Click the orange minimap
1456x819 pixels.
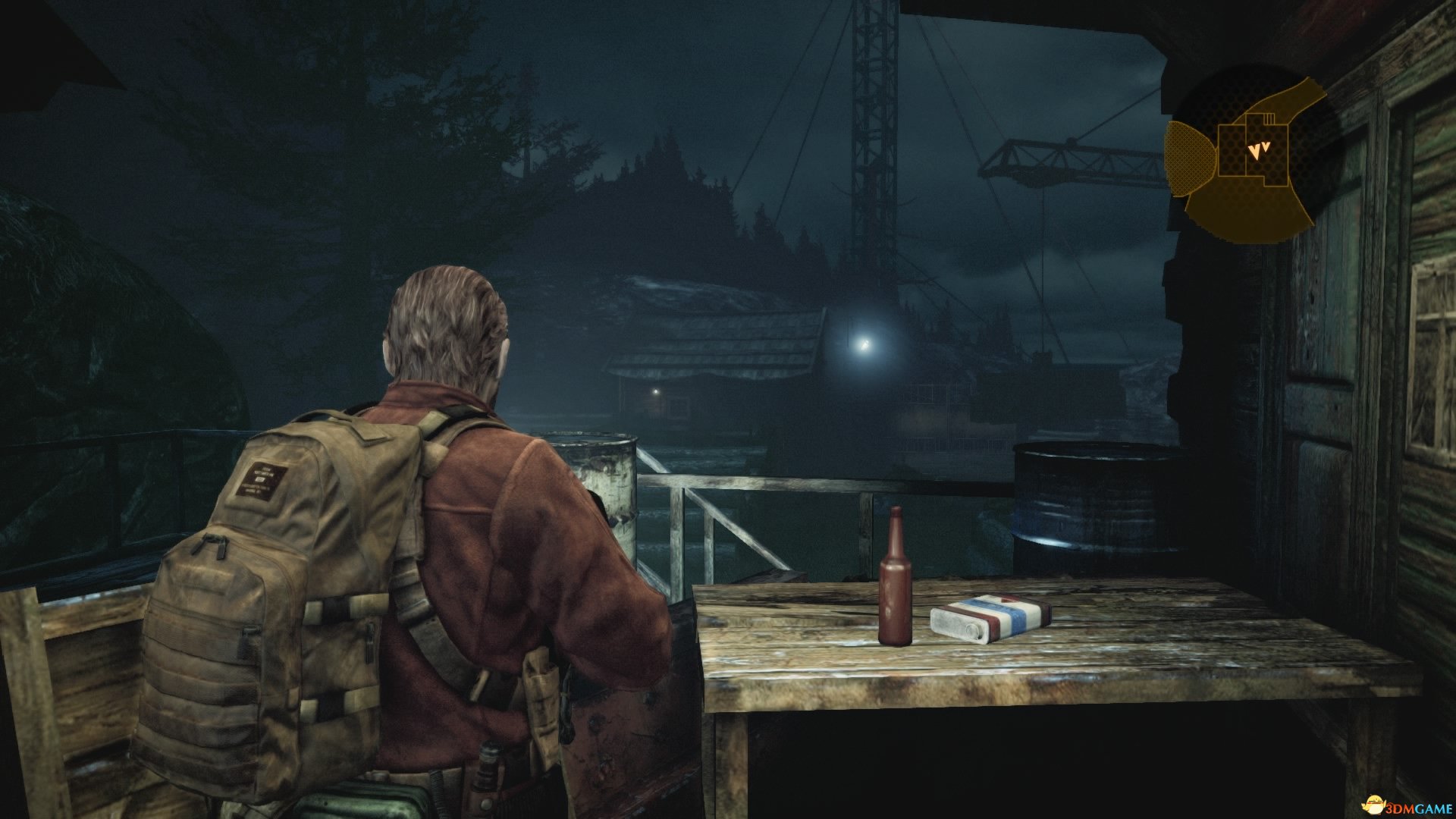tap(1248, 155)
